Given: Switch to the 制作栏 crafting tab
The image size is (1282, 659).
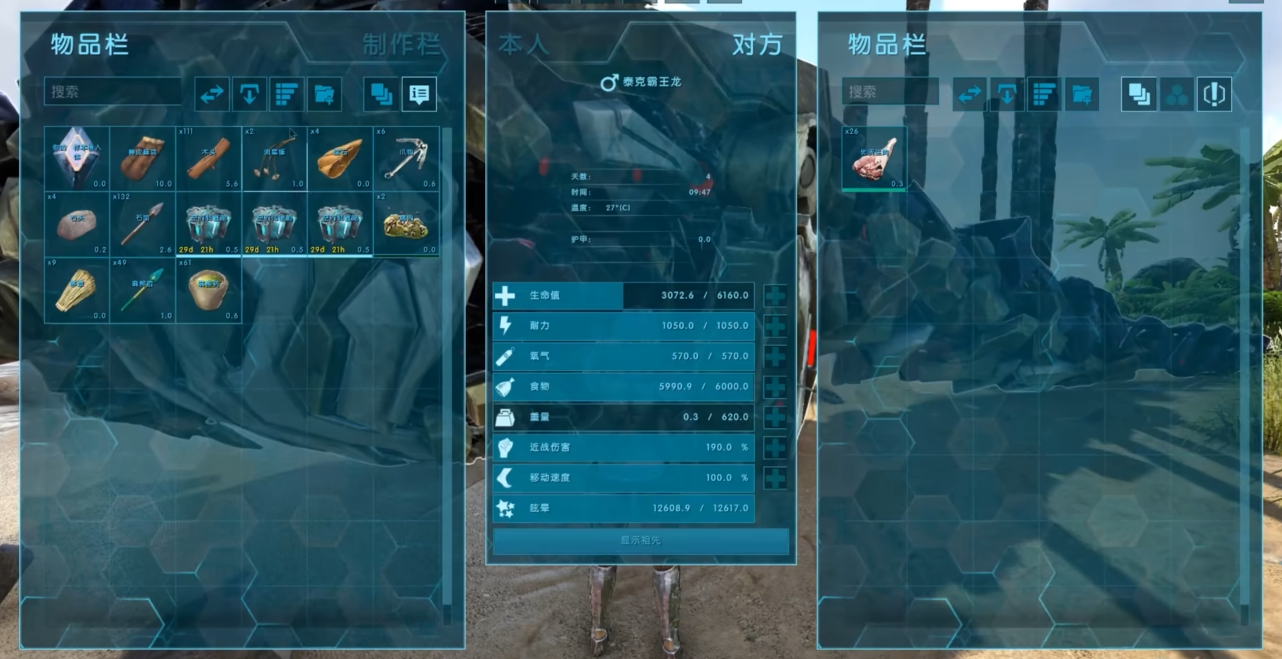Looking at the screenshot, I should pyautogui.click(x=401, y=45).
